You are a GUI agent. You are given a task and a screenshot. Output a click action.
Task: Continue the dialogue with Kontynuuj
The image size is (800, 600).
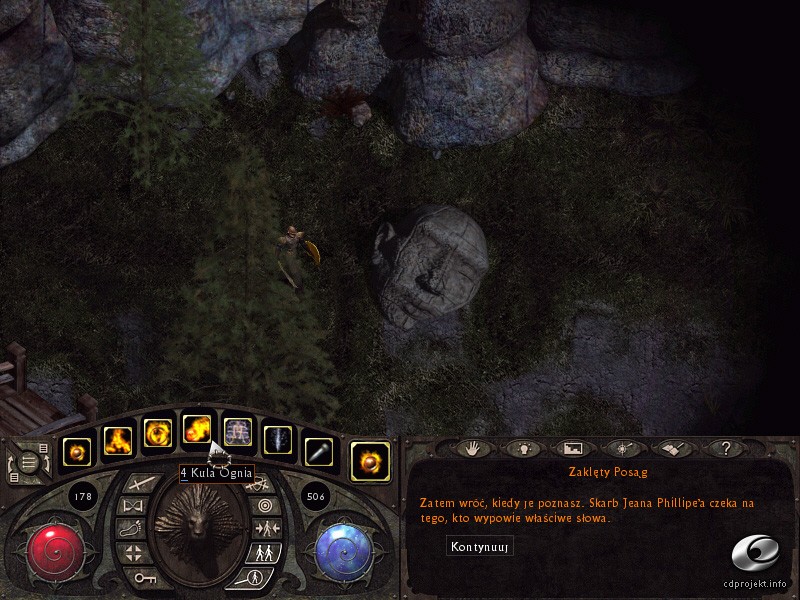pos(480,547)
